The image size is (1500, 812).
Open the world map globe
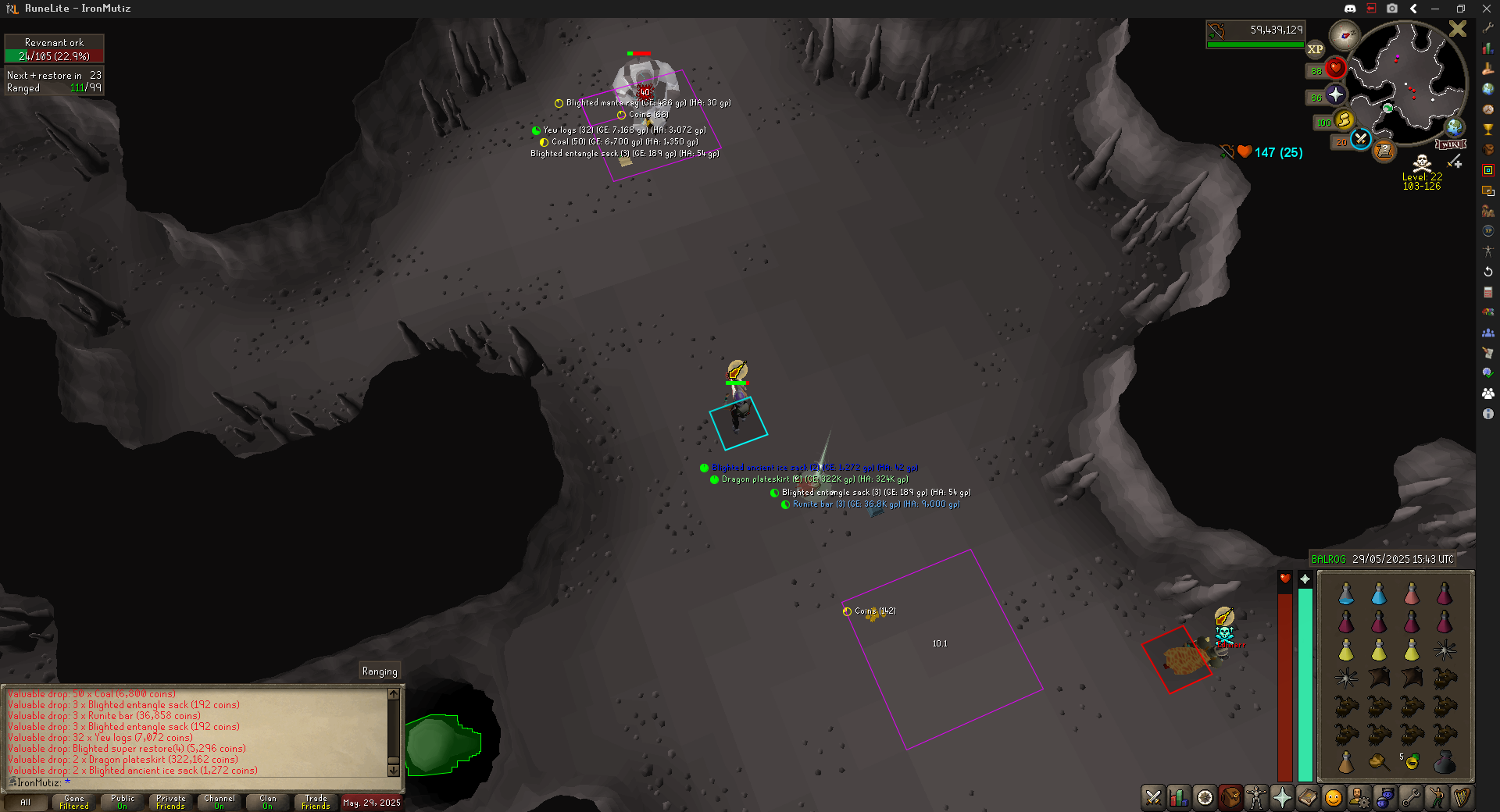tap(1454, 126)
